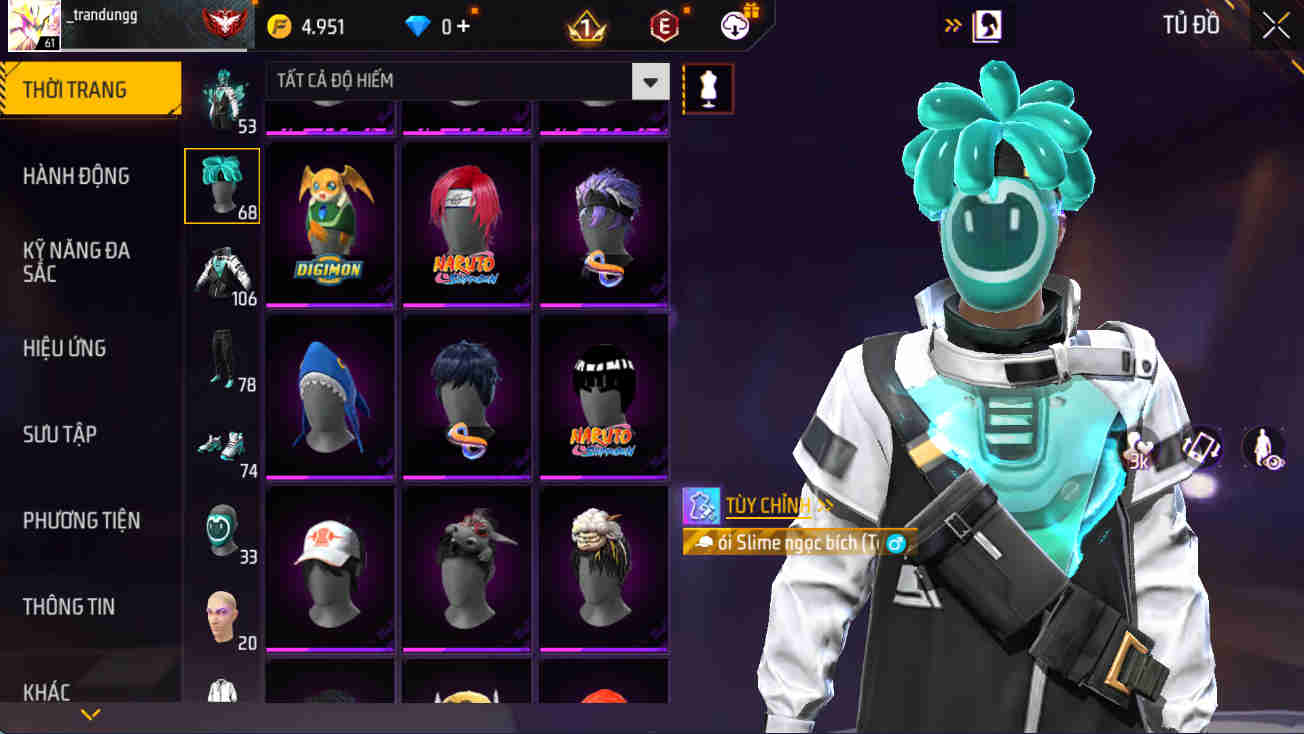The image size is (1304, 734).
Task: Toggle the character preview eye icon
Action: pyautogui.click(x=1262, y=447)
